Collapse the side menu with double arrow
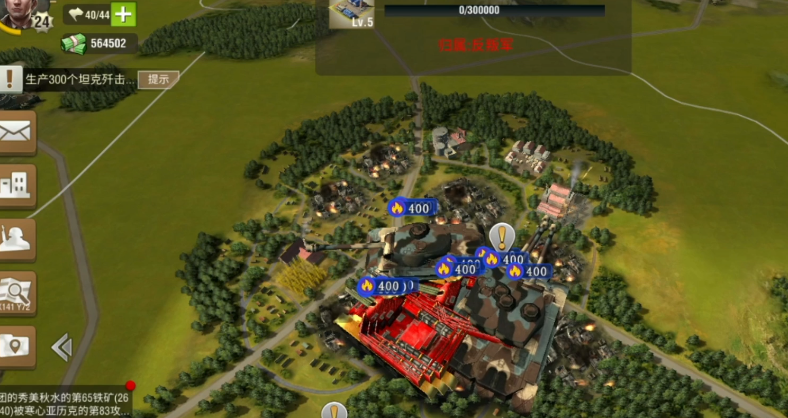The width and height of the screenshot is (788, 418). pos(61,346)
